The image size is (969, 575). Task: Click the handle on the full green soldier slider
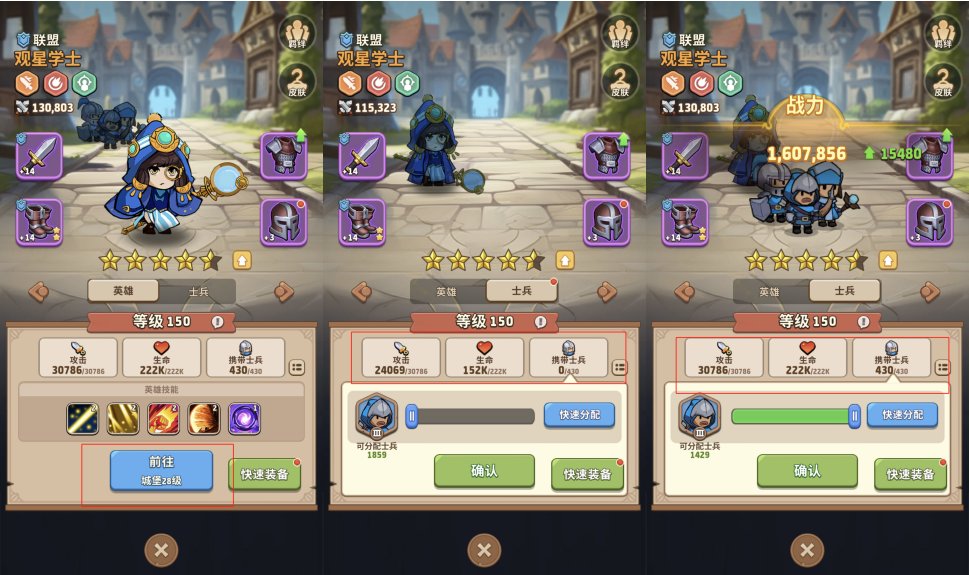click(854, 416)
